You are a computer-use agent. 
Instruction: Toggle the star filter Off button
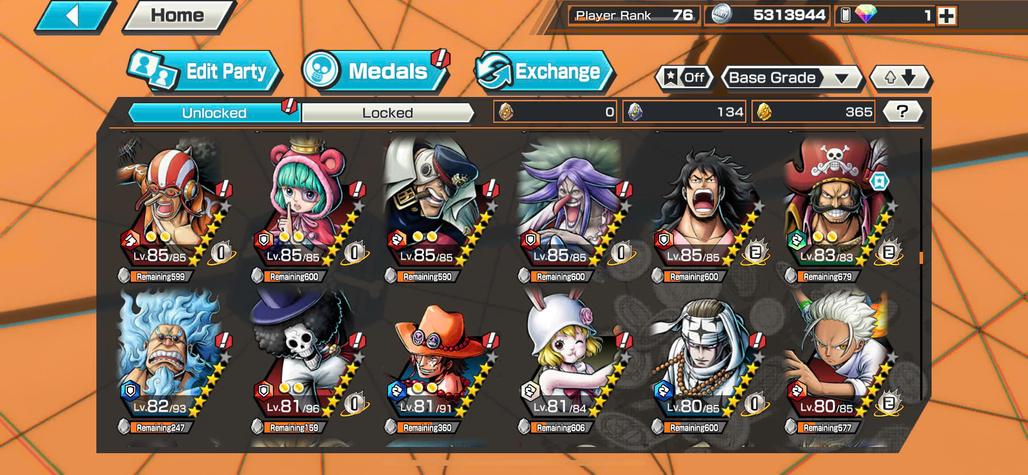pos(684,78)
